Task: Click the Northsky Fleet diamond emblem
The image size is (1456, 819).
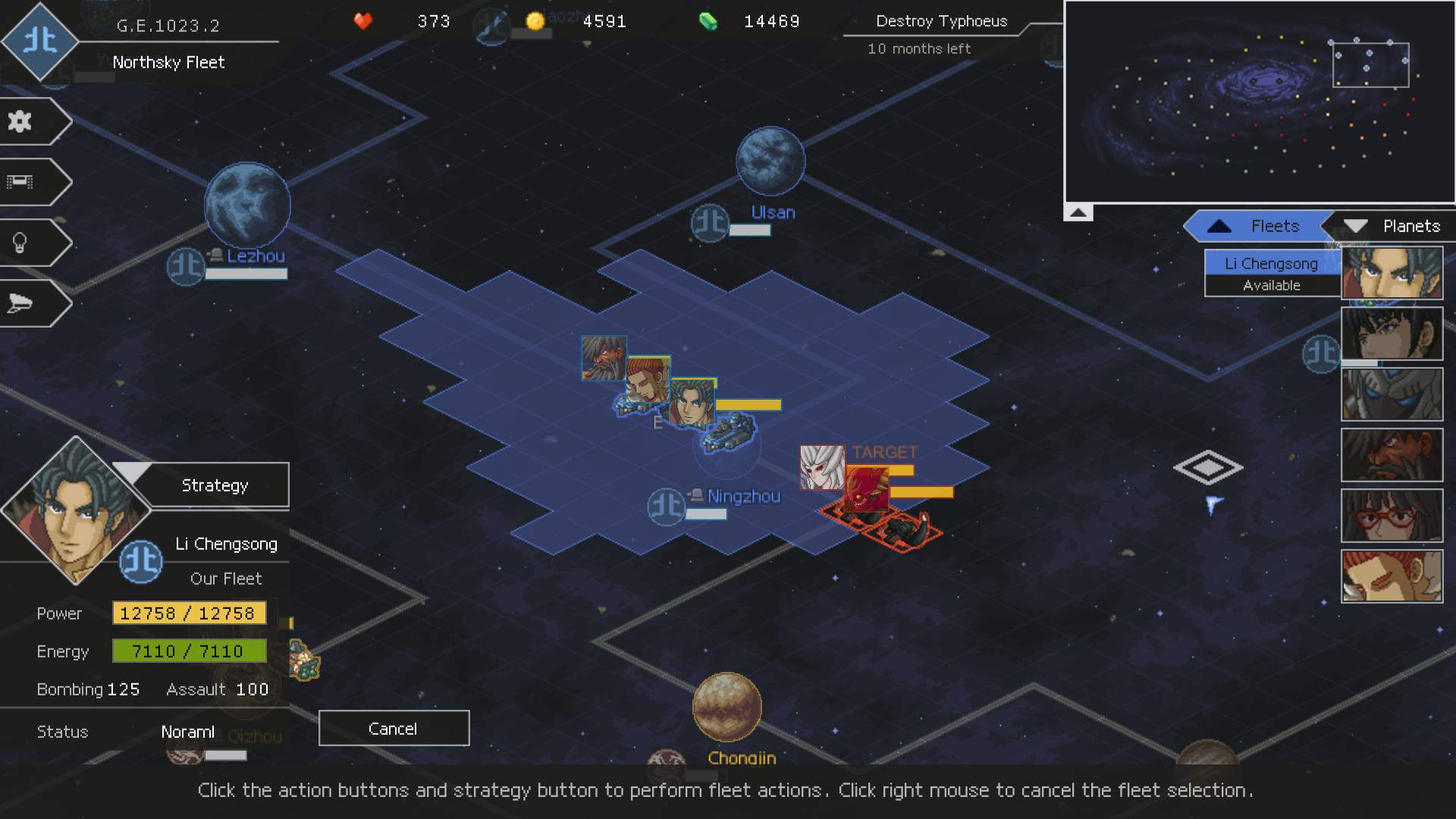Action: pyautogui.click(x=40, y=43)
